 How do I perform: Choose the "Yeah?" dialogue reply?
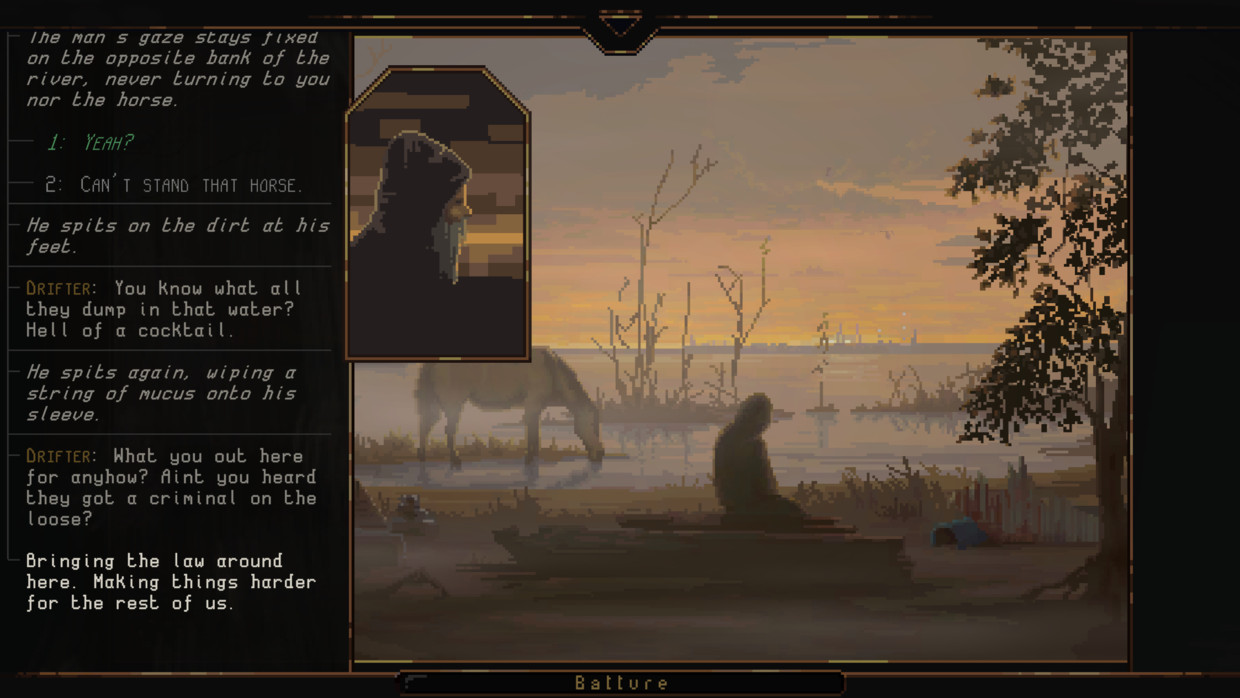90,143
